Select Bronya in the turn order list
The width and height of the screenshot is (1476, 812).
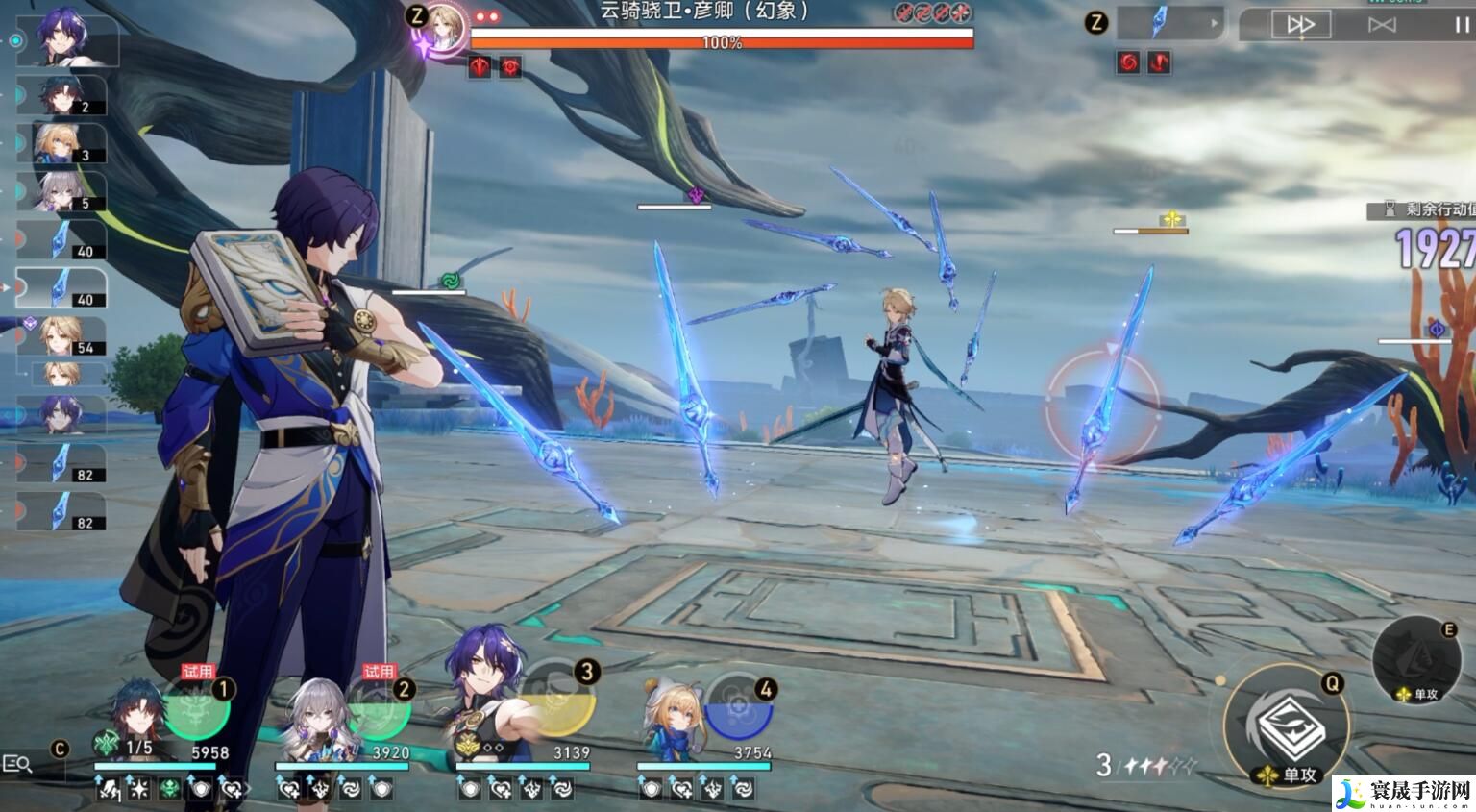68,192
